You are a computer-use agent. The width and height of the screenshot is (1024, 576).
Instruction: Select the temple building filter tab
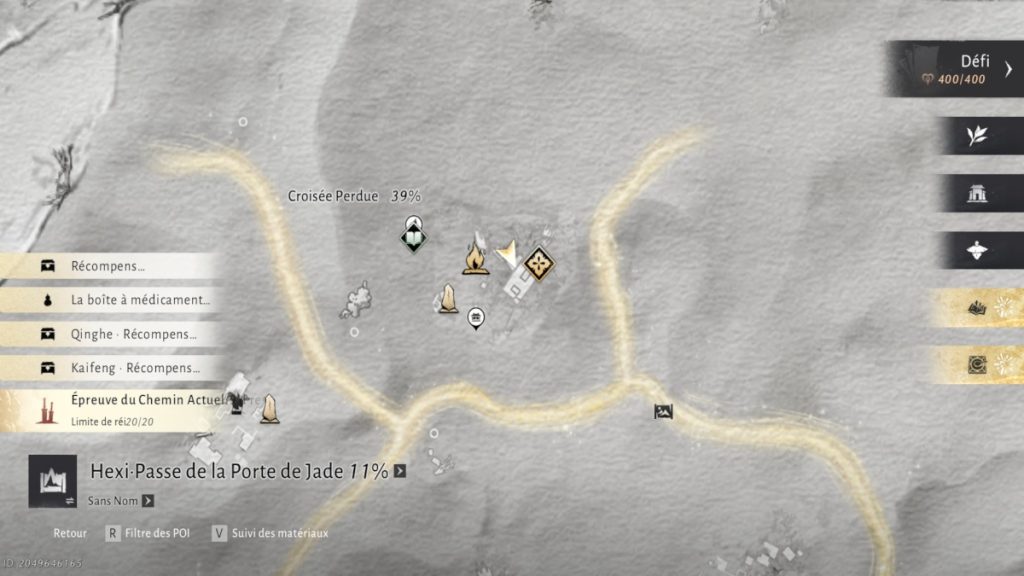click(x=977, y=194)
